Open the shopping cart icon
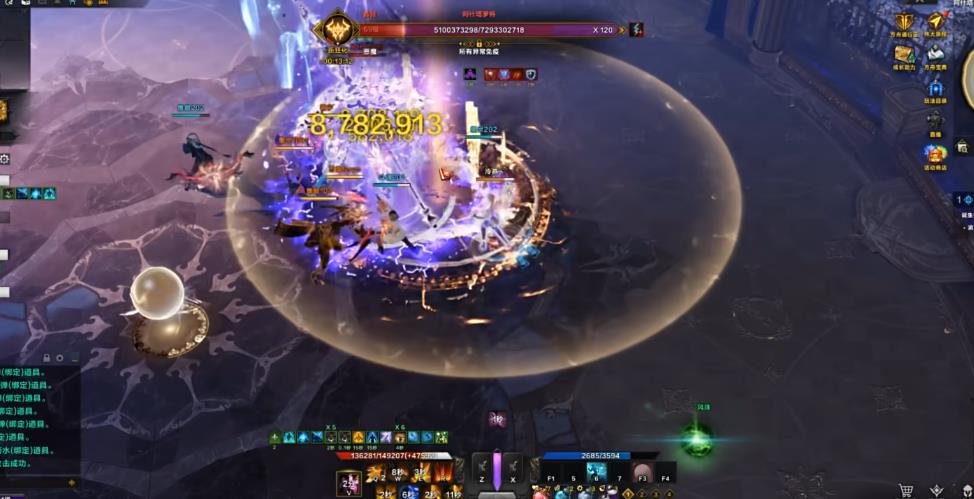Screen dimensions: 974x499 point(906,490)
